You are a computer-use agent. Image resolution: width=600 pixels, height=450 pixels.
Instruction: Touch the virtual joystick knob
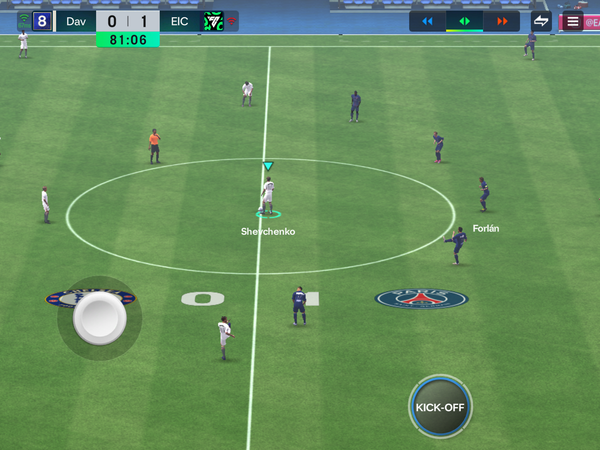pyautogui.click(x=100, y=320)
